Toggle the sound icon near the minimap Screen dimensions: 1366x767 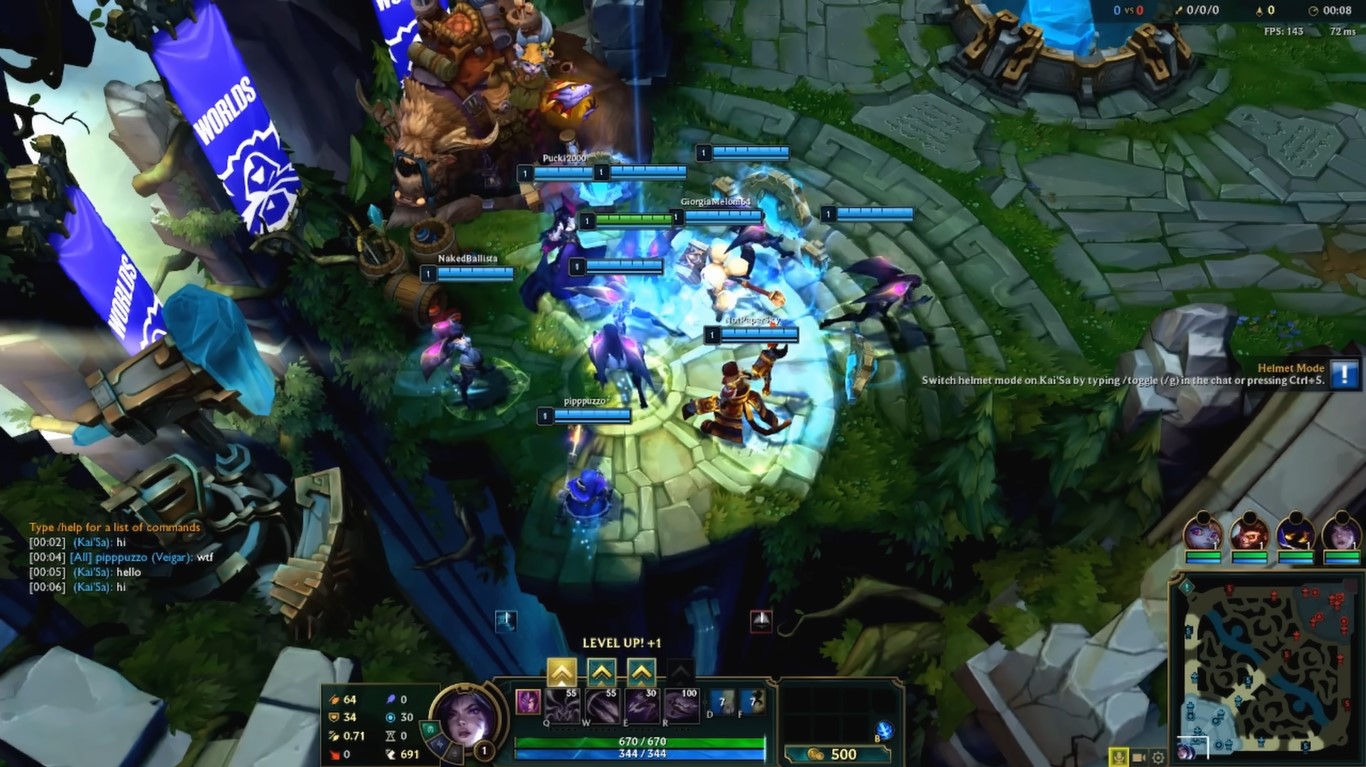(1118, 757)
